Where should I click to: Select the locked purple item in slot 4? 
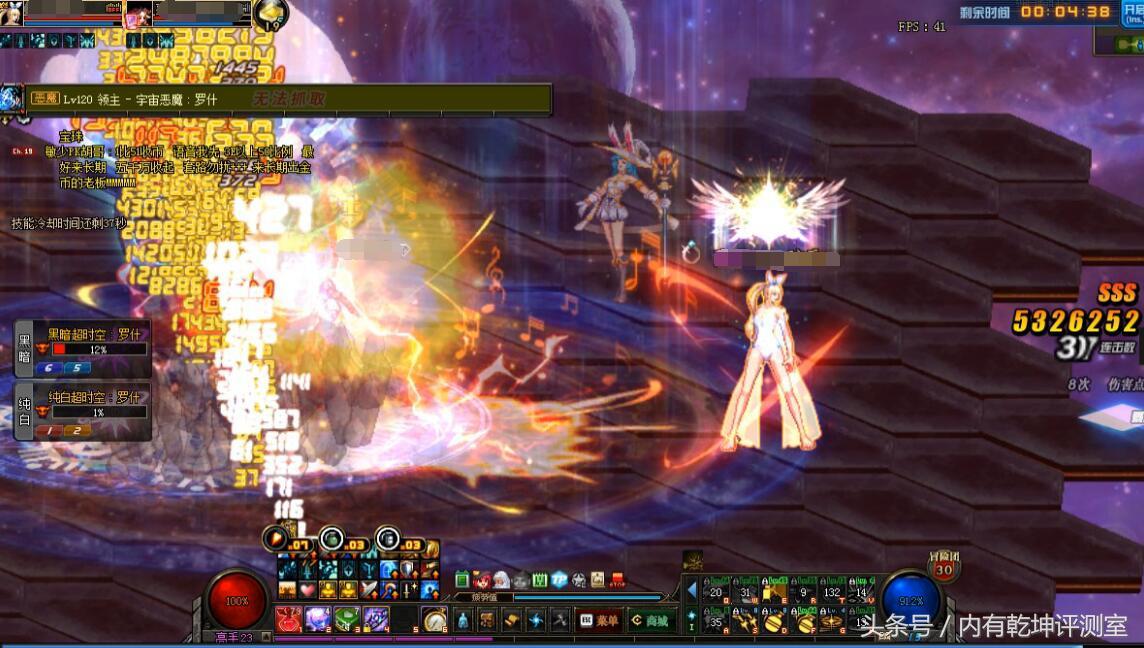click(x=376, y=619)
